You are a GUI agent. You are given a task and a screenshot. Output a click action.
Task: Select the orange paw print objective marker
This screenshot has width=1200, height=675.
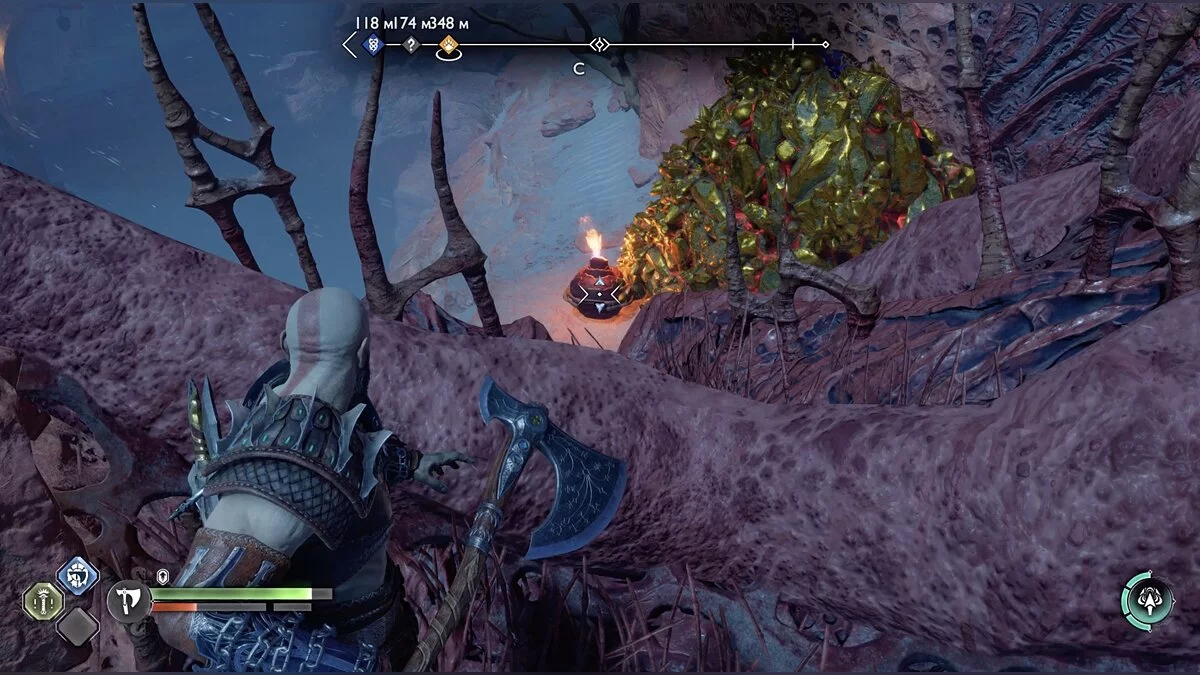pyautogui.click(x=449, y=45)
